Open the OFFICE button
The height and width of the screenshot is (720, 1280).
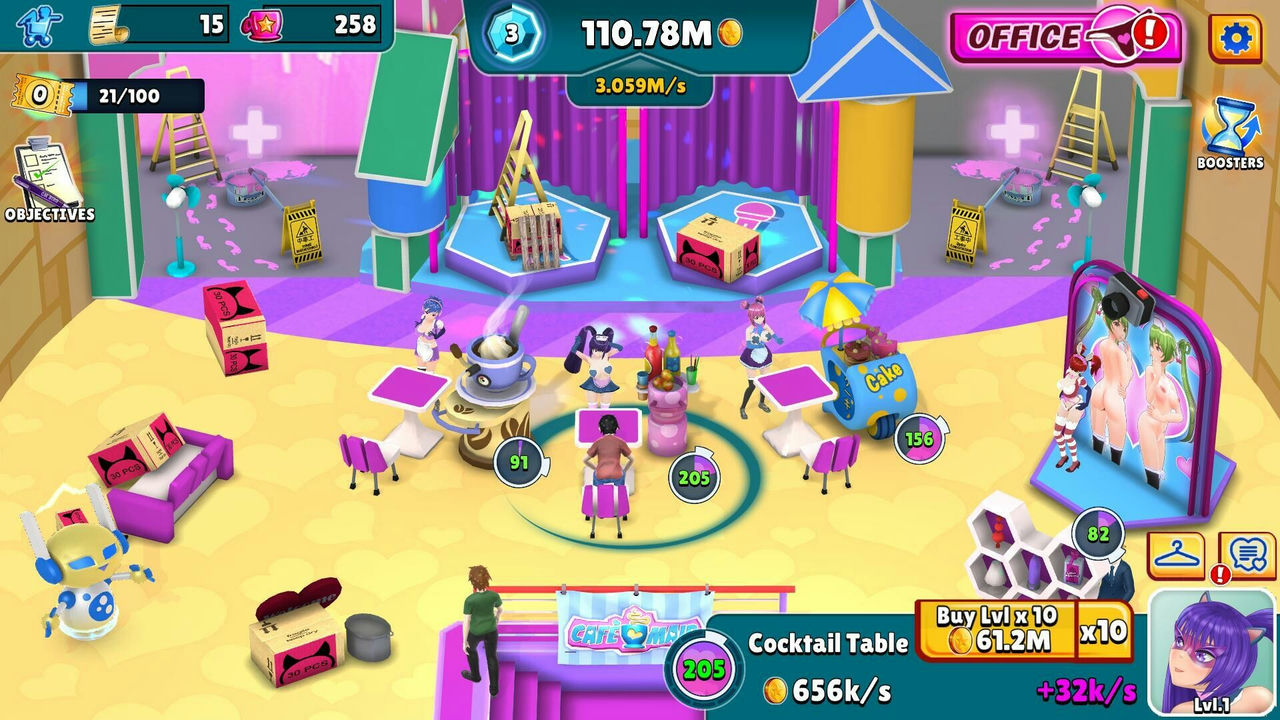click(x=1064, y=37)
